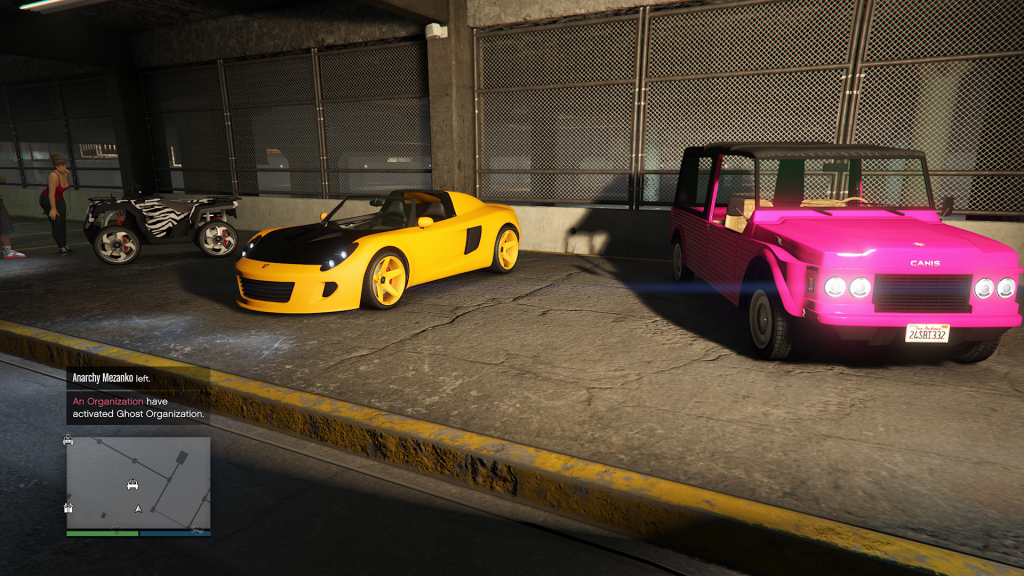
Task: Select the gift box blip on the minimap
Action: click(68, 507)
